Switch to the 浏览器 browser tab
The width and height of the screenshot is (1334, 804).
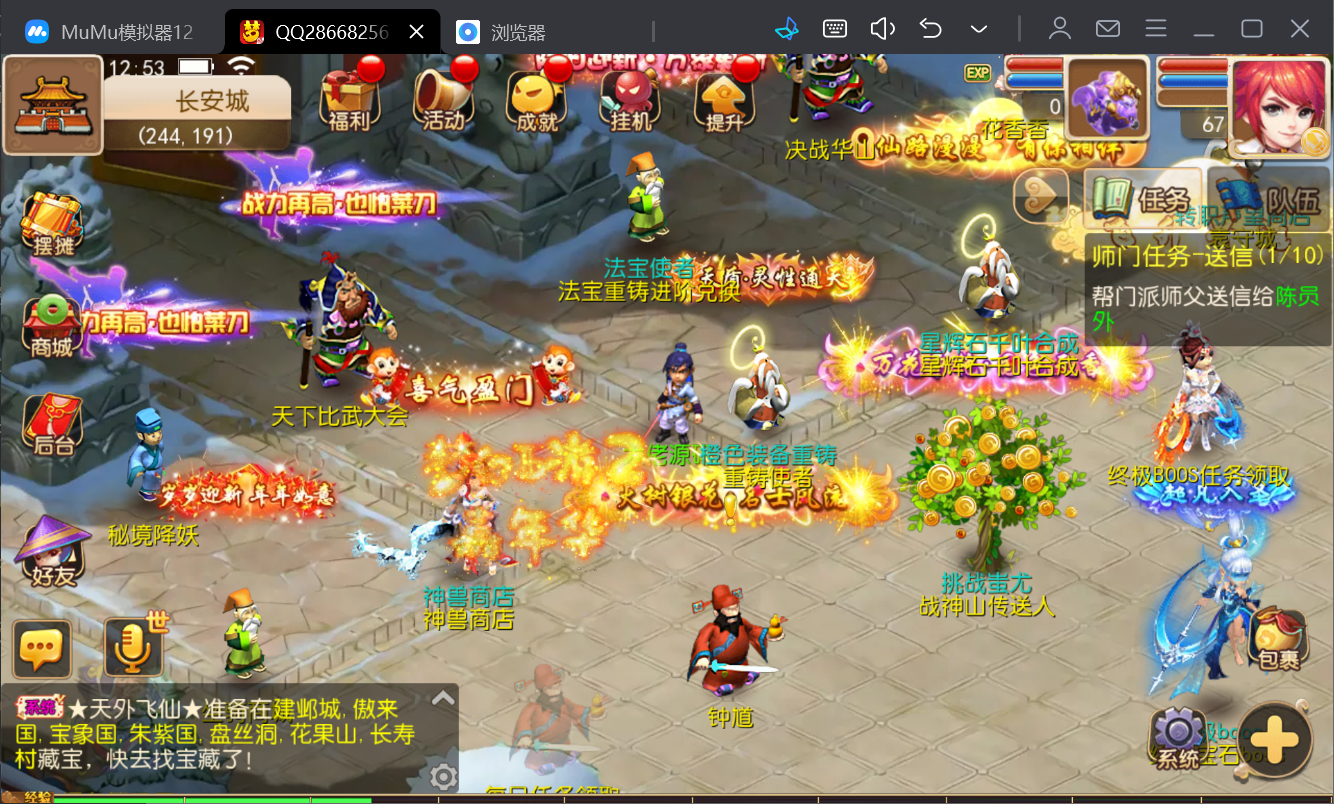(517, 32)
